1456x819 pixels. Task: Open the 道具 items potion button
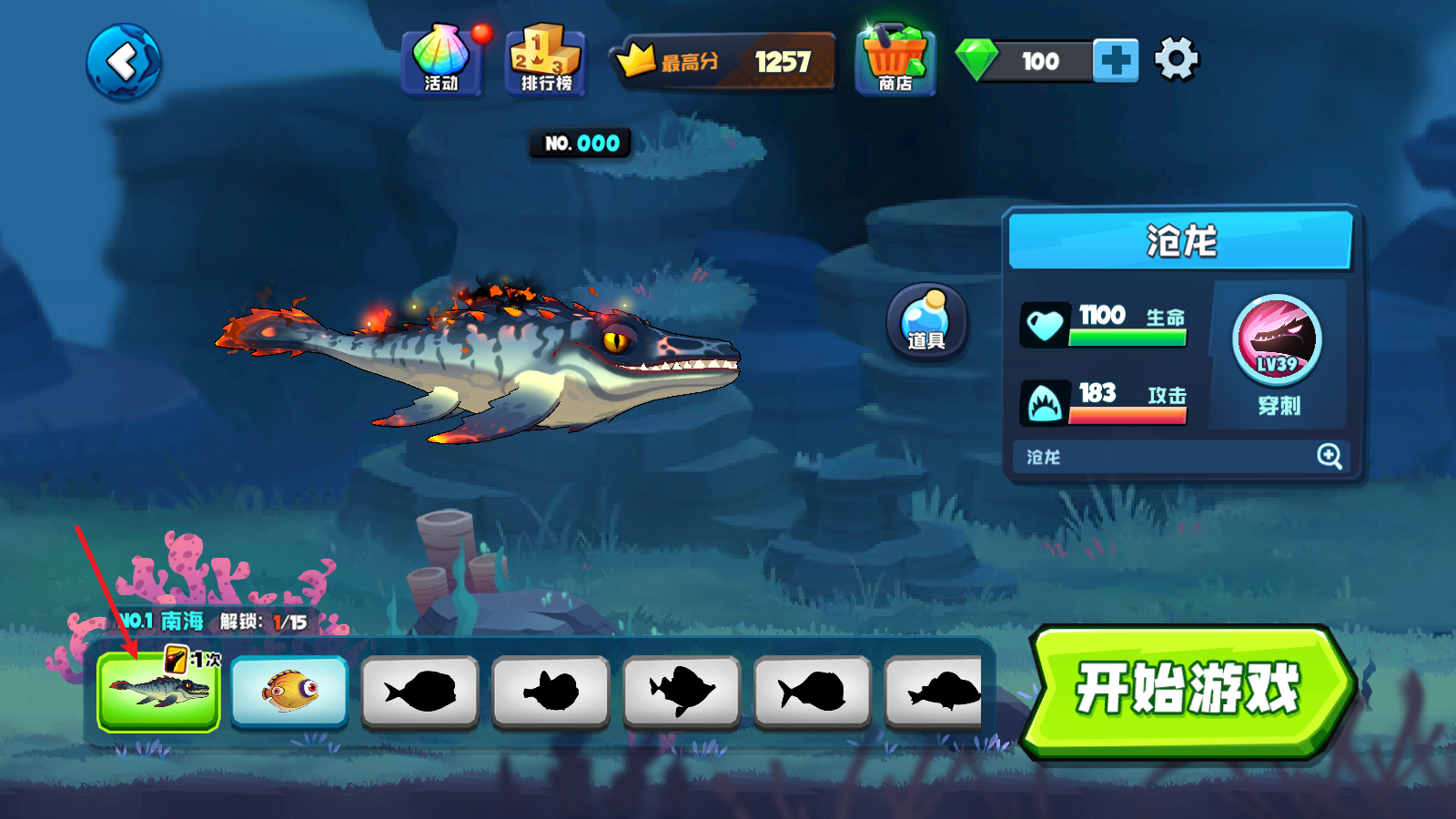click(x=926, y=321)
